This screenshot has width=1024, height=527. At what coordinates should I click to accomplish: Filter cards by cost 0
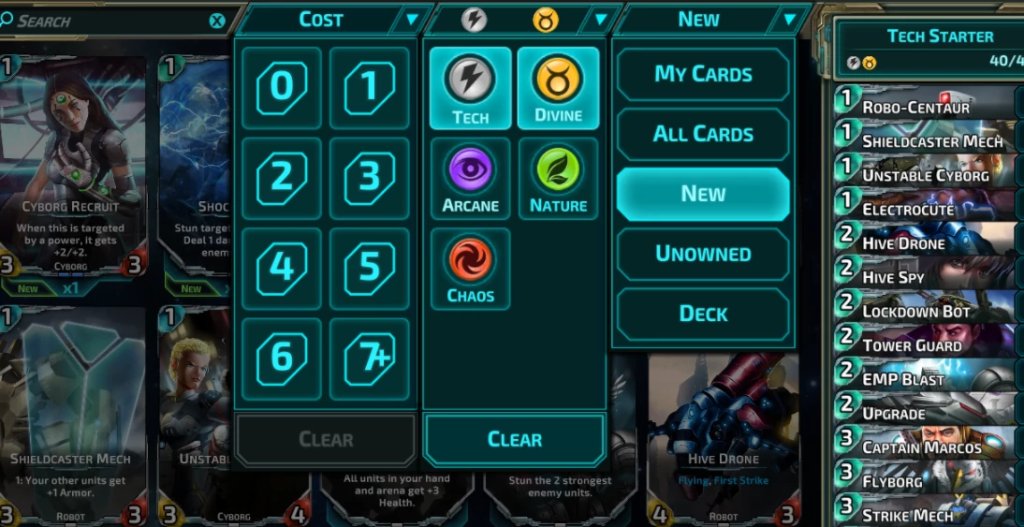pos(281,88)
